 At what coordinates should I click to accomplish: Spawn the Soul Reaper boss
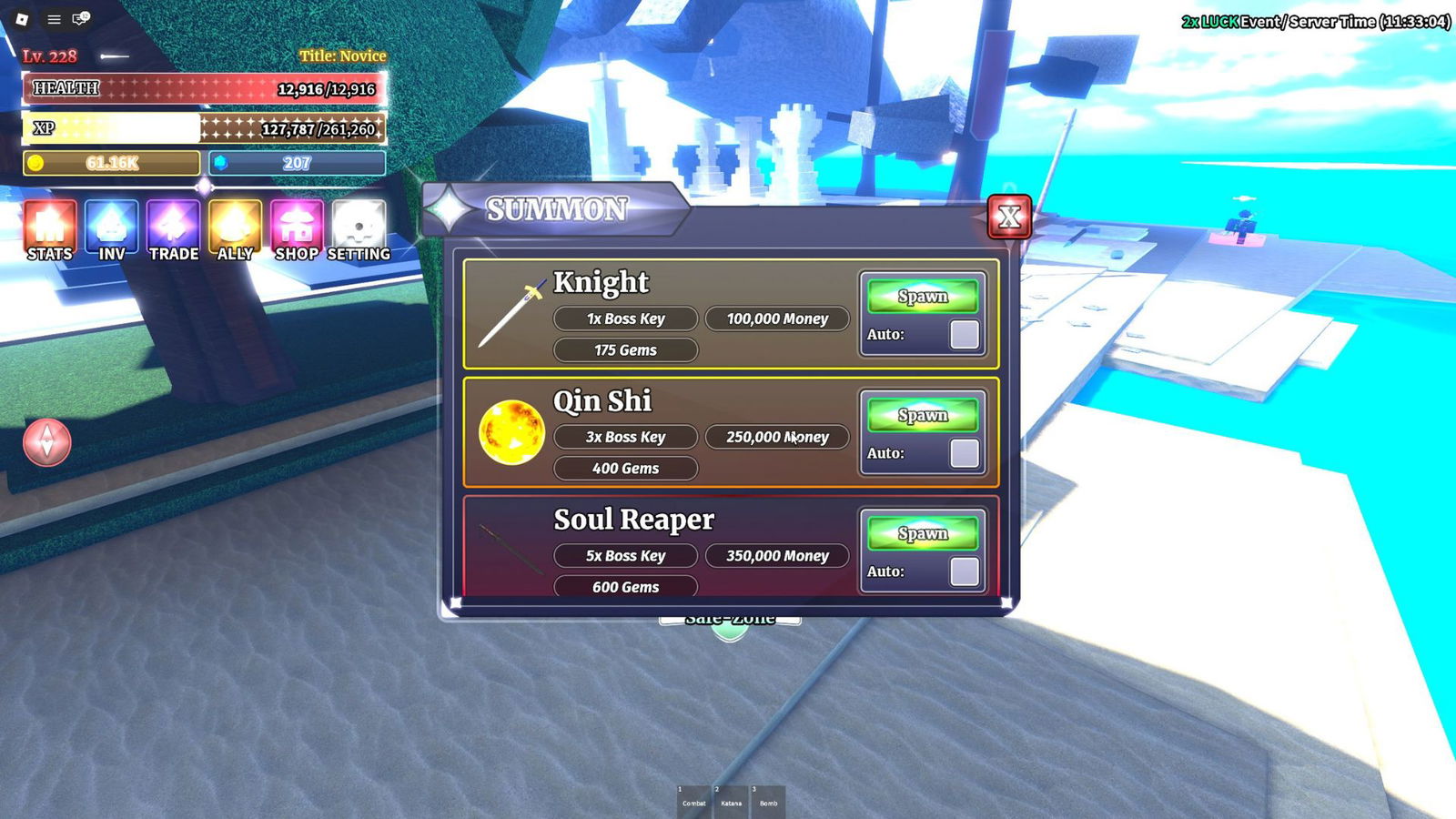pos(923,533)
